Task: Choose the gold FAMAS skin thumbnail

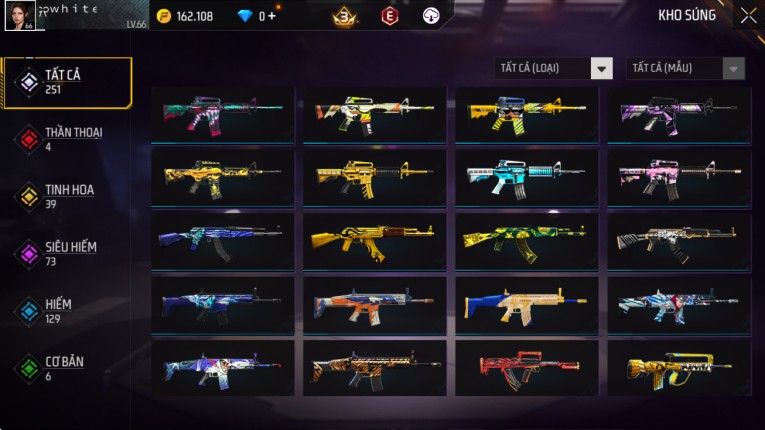Action: tap(679, 368)
